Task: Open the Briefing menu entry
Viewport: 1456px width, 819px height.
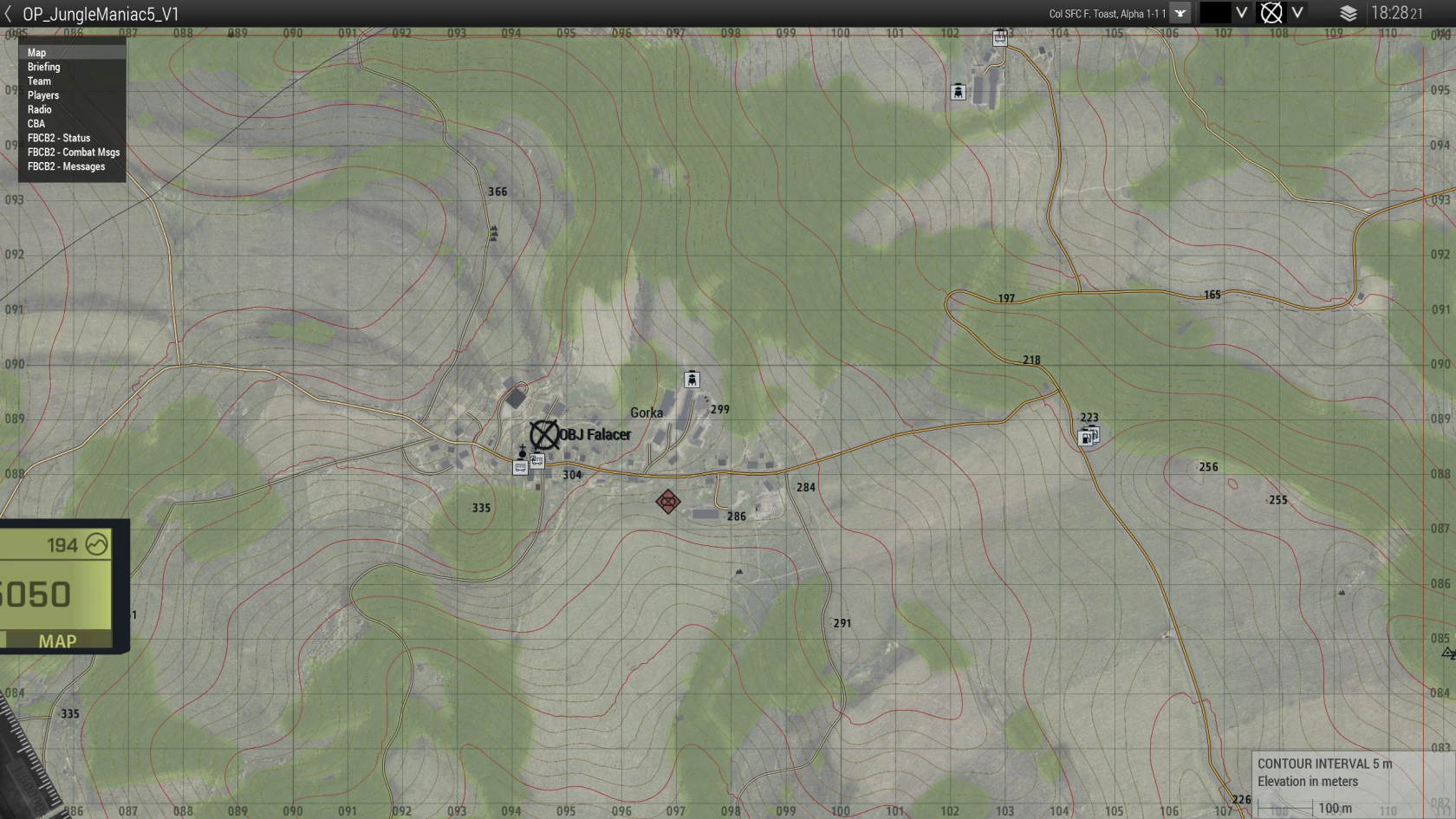Action: pyautogui.click(x=43, y=66)
